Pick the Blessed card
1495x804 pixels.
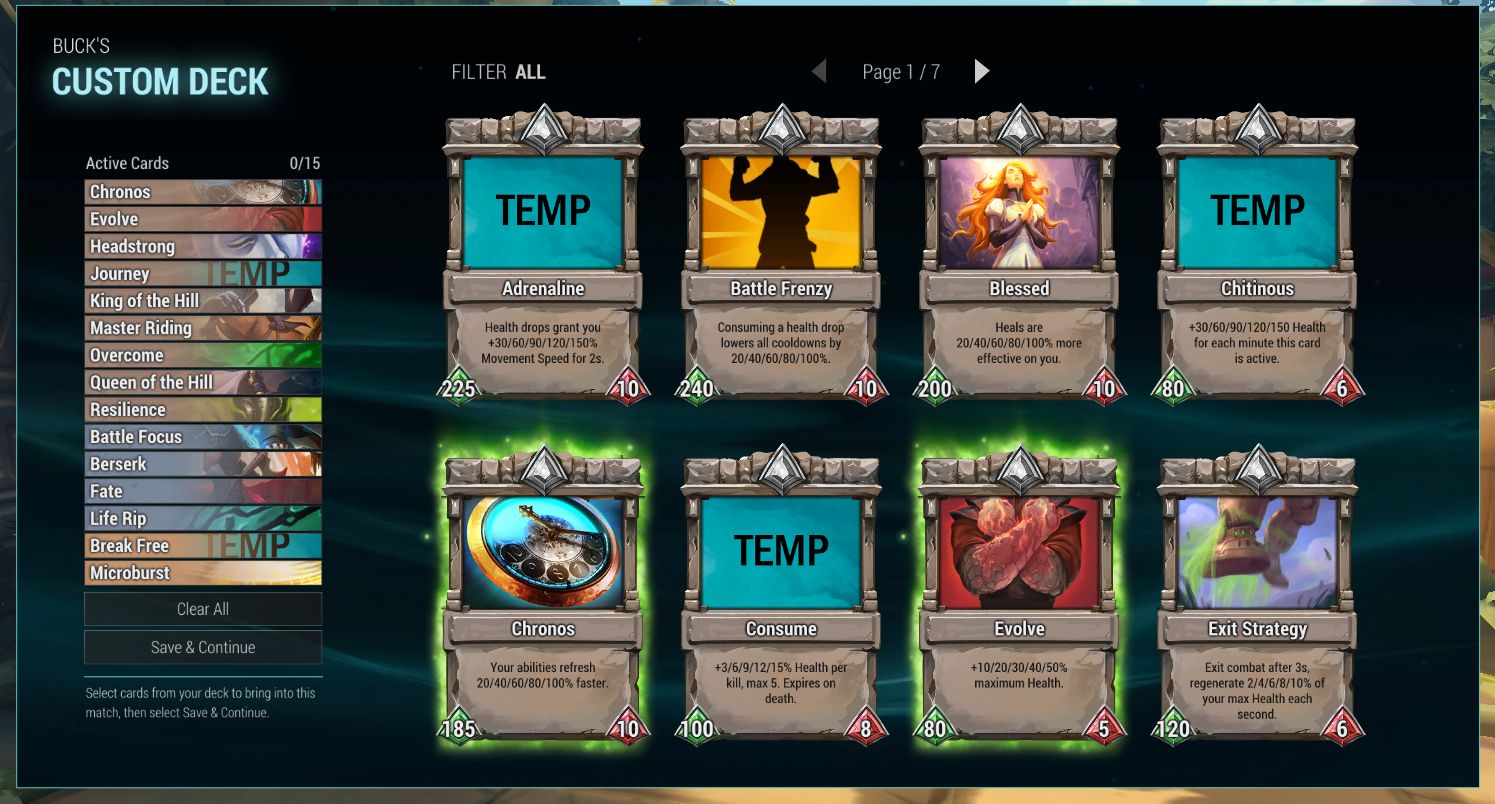point(1019,255)
